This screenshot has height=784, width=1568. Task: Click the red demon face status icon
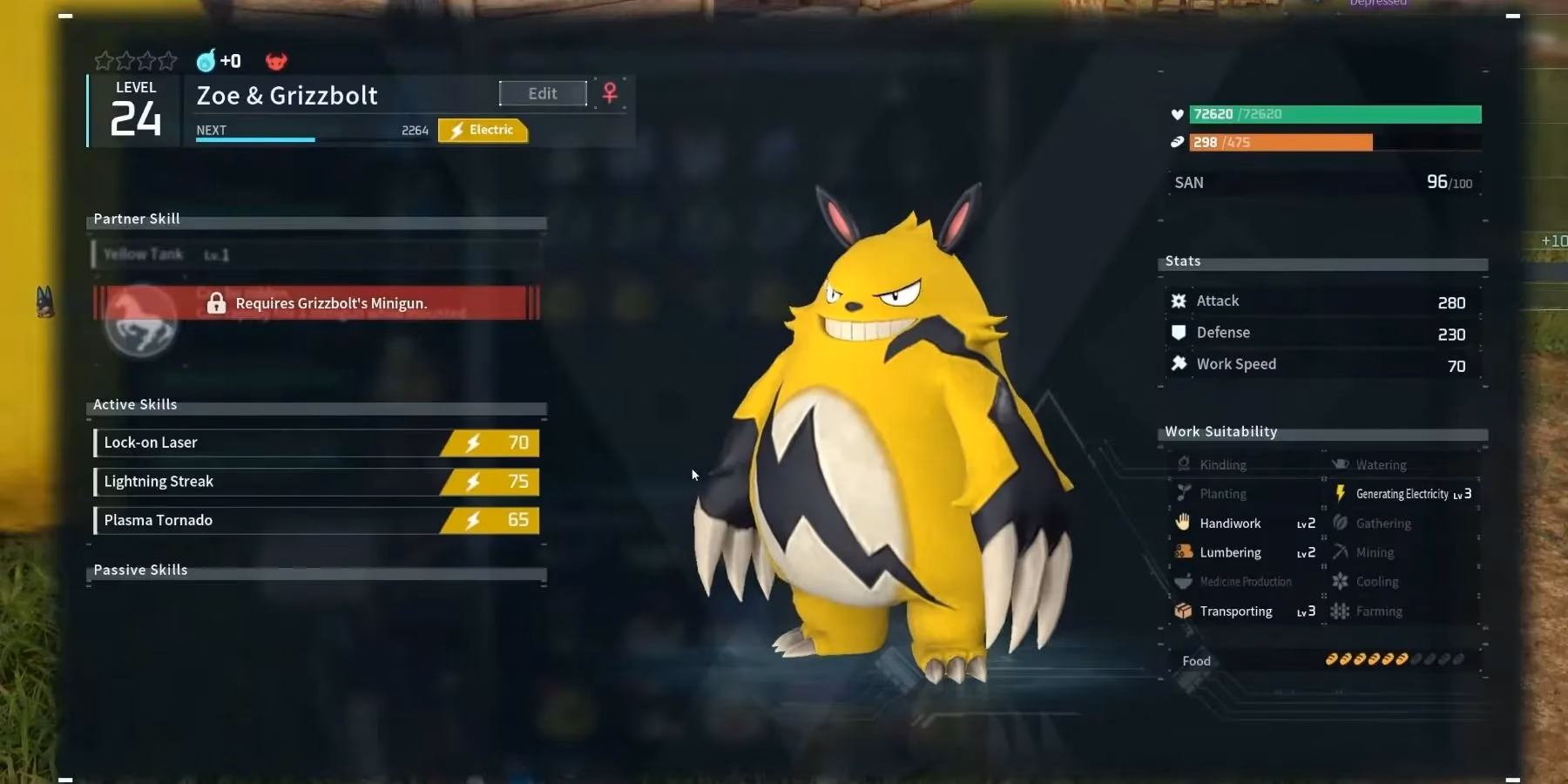tap(276, 61)
